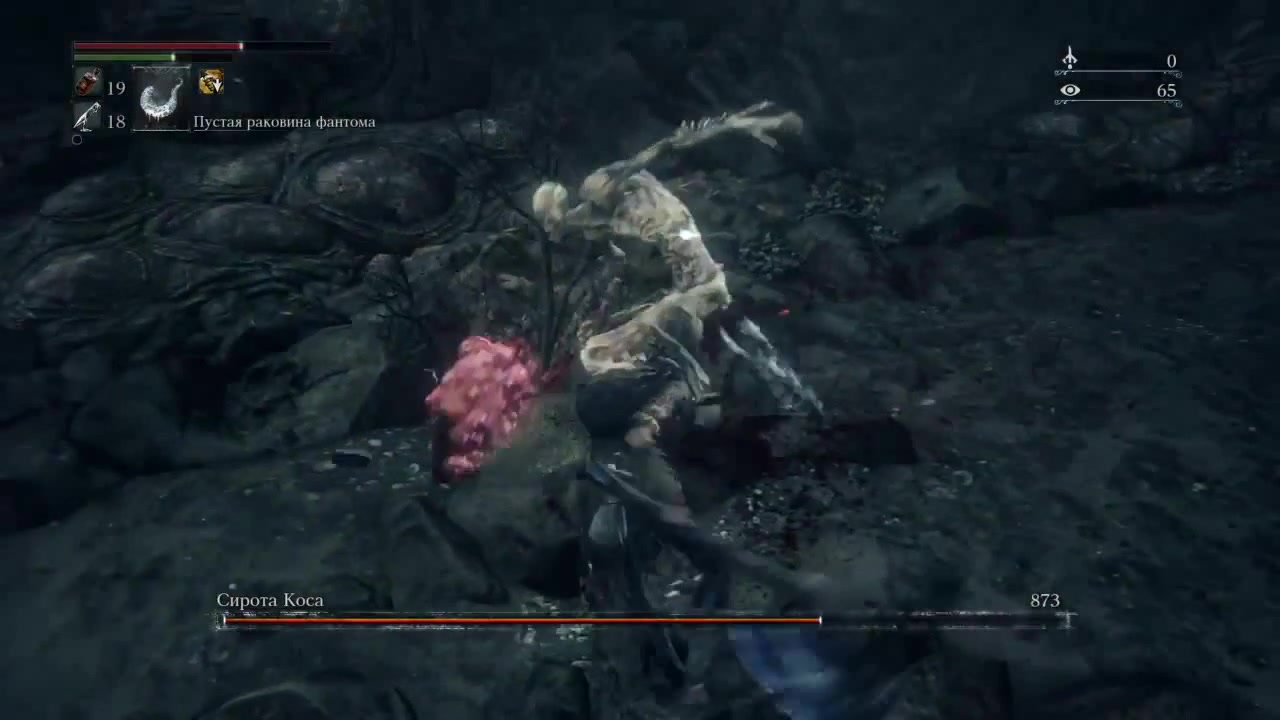Click the golden status effect icon
Image resolution: width=1280 pixels, height=720 pixels.
pyautogui.click(x=211, y=83)
